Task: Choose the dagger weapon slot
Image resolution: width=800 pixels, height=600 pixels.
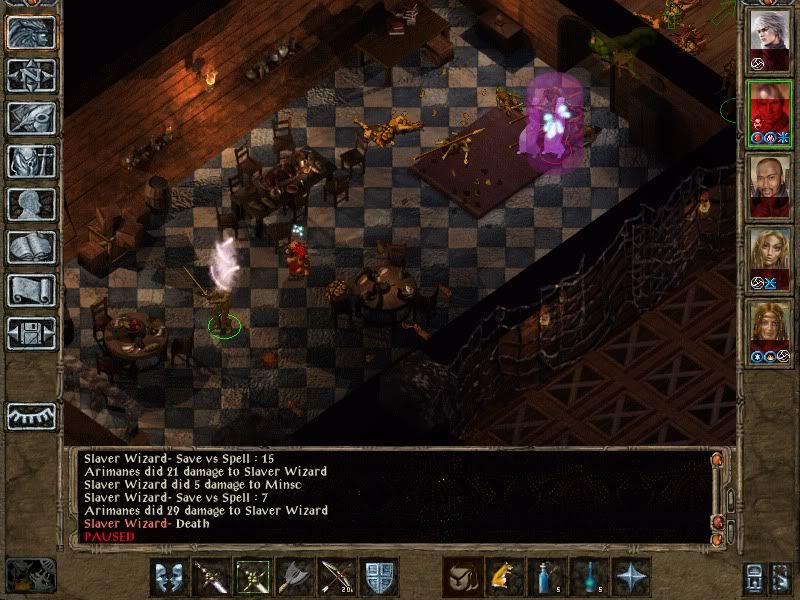Action: (x=211, y=577)
